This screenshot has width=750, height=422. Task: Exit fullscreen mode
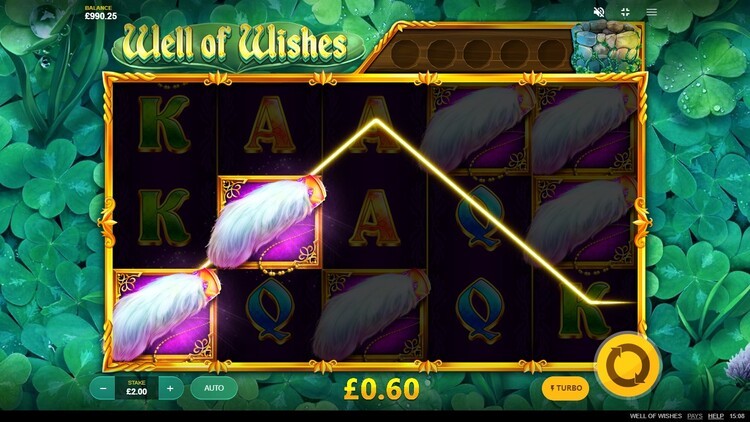click(626, 12)
